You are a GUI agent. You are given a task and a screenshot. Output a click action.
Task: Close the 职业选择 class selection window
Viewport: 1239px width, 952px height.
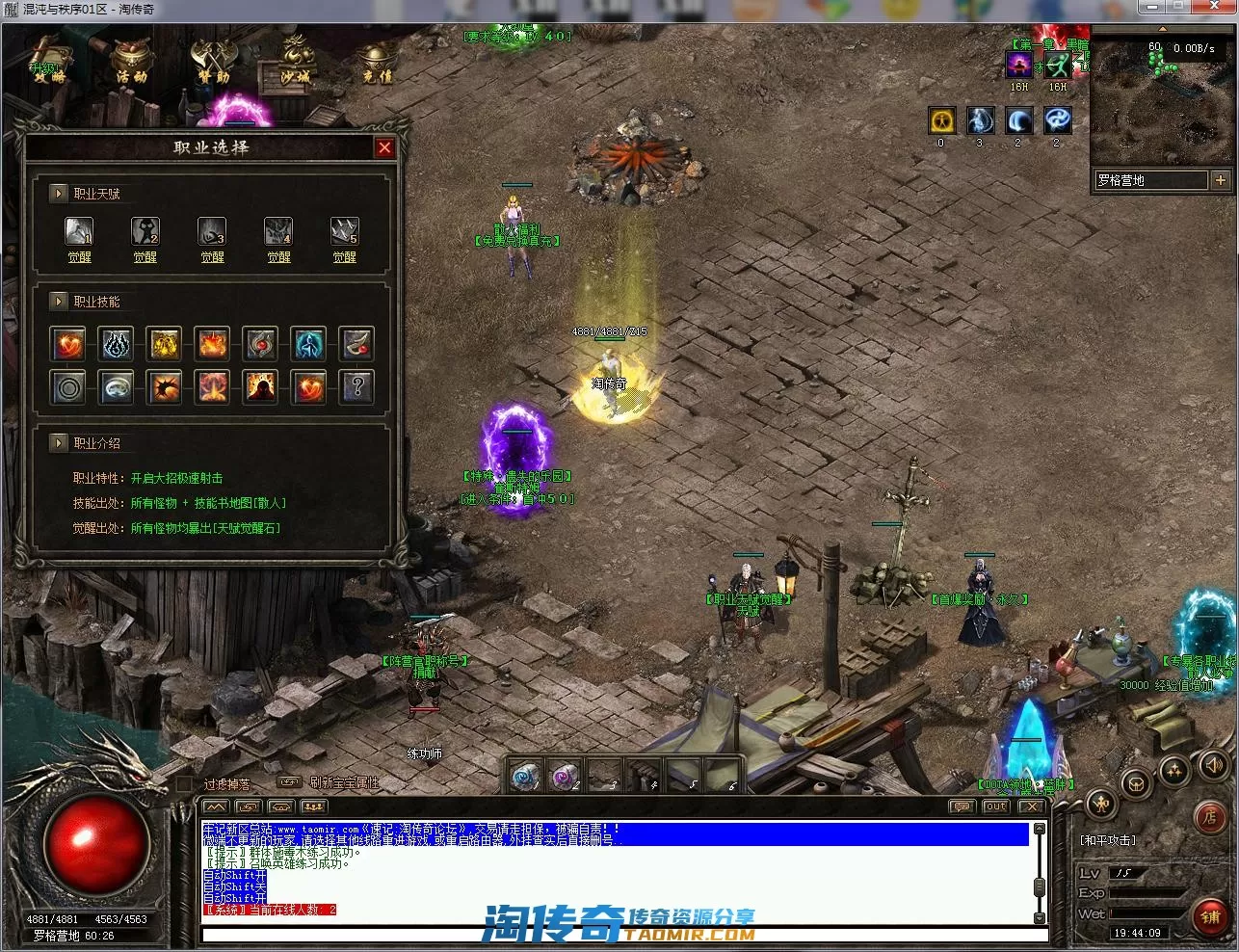click(384, 147)
